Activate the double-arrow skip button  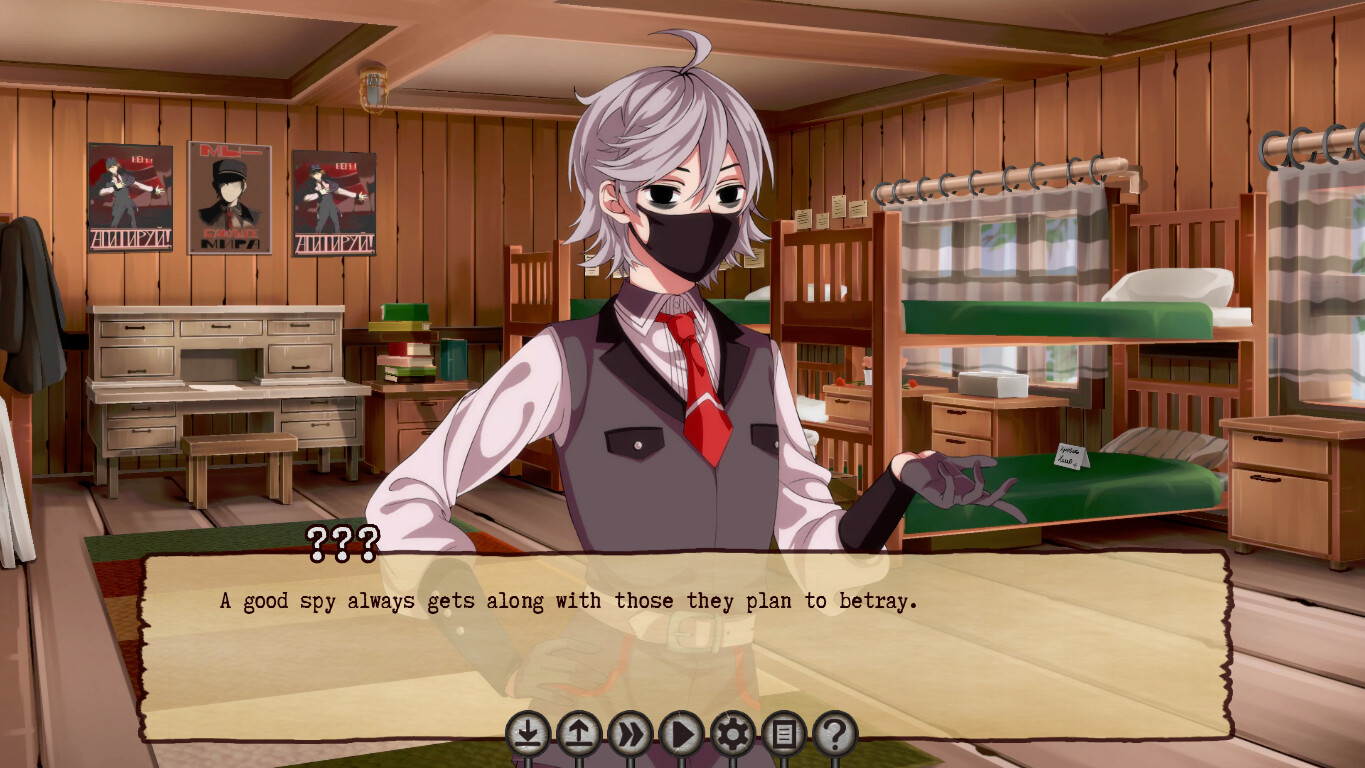click(630, 735)
